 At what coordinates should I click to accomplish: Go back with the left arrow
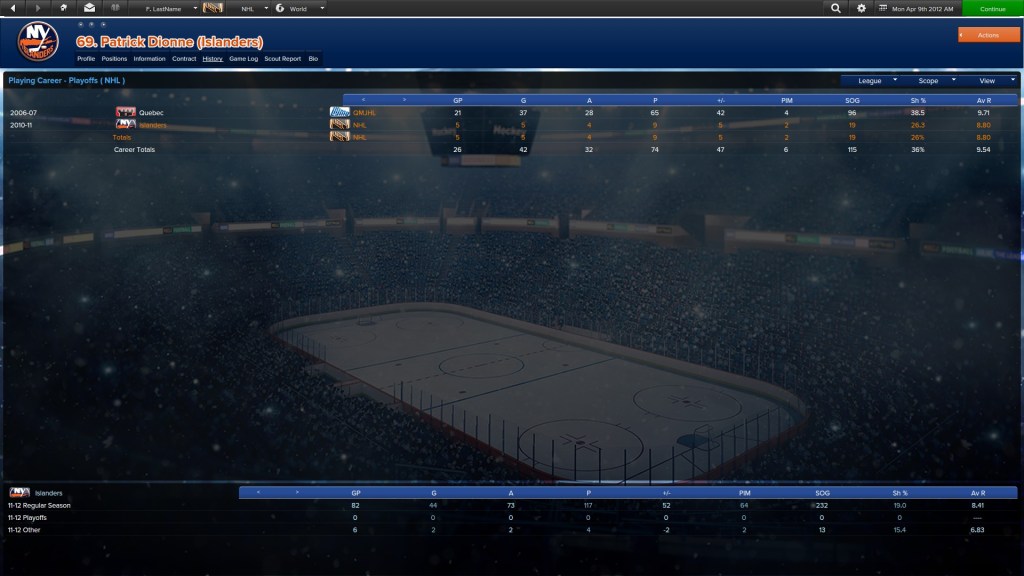click(14, 8)
